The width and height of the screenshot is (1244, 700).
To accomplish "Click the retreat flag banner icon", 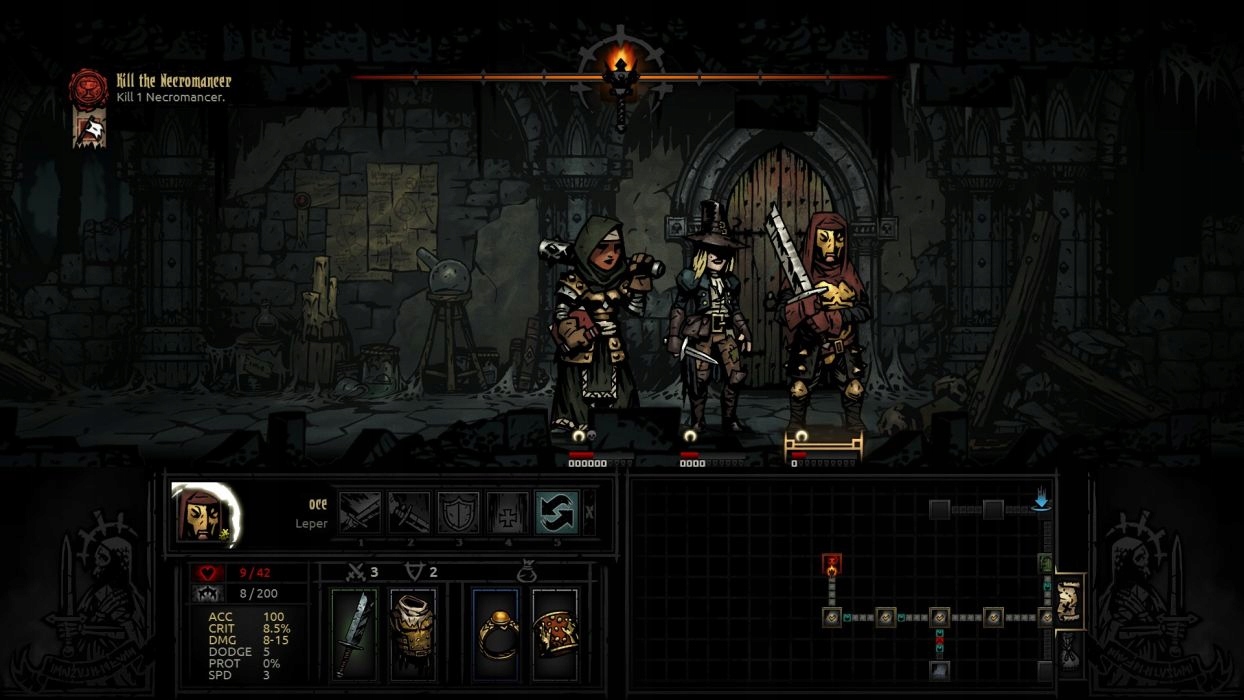I will pos(89,129).
